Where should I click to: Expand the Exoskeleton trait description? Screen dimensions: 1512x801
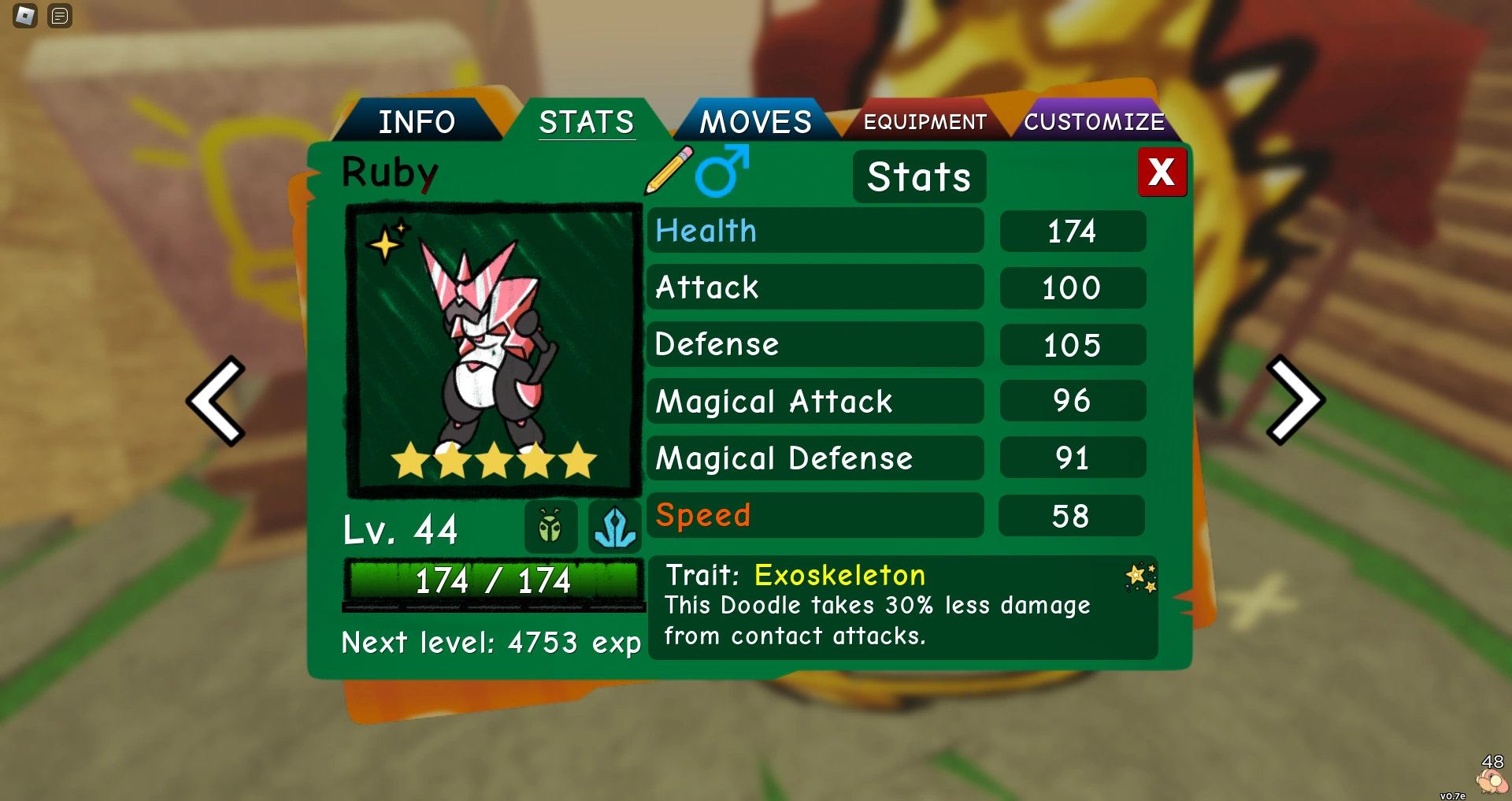[876, 621]
